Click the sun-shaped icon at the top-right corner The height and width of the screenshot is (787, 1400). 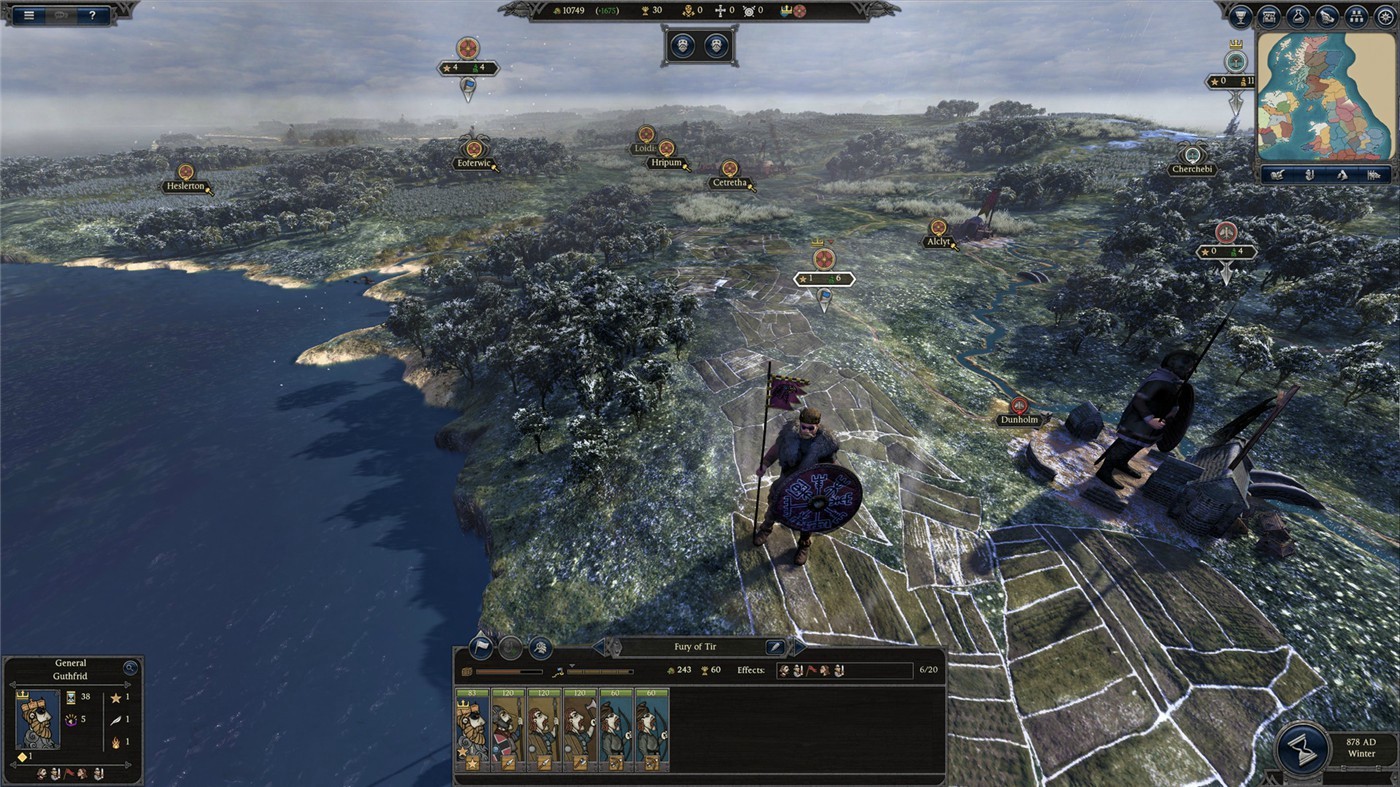(x=1384, y=16)
